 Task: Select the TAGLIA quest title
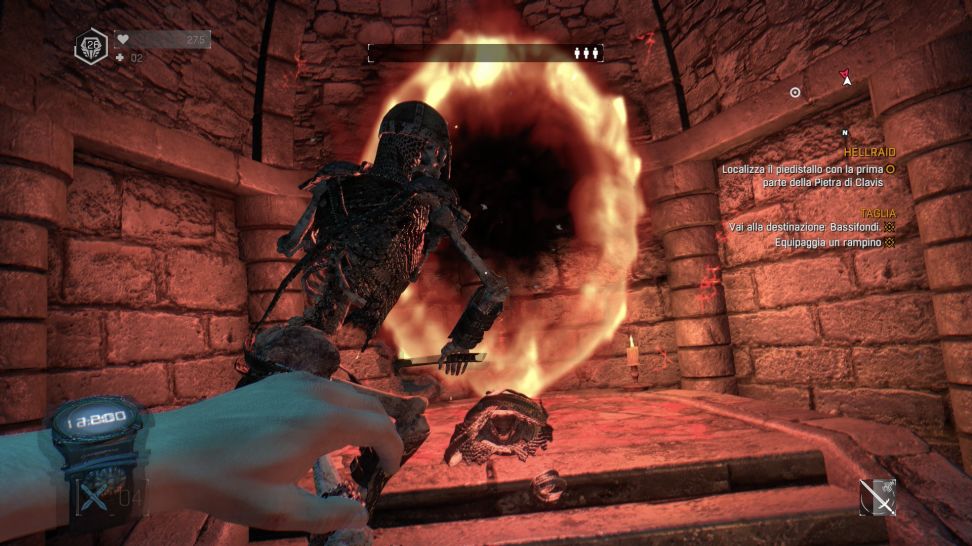tap(878, 214)
